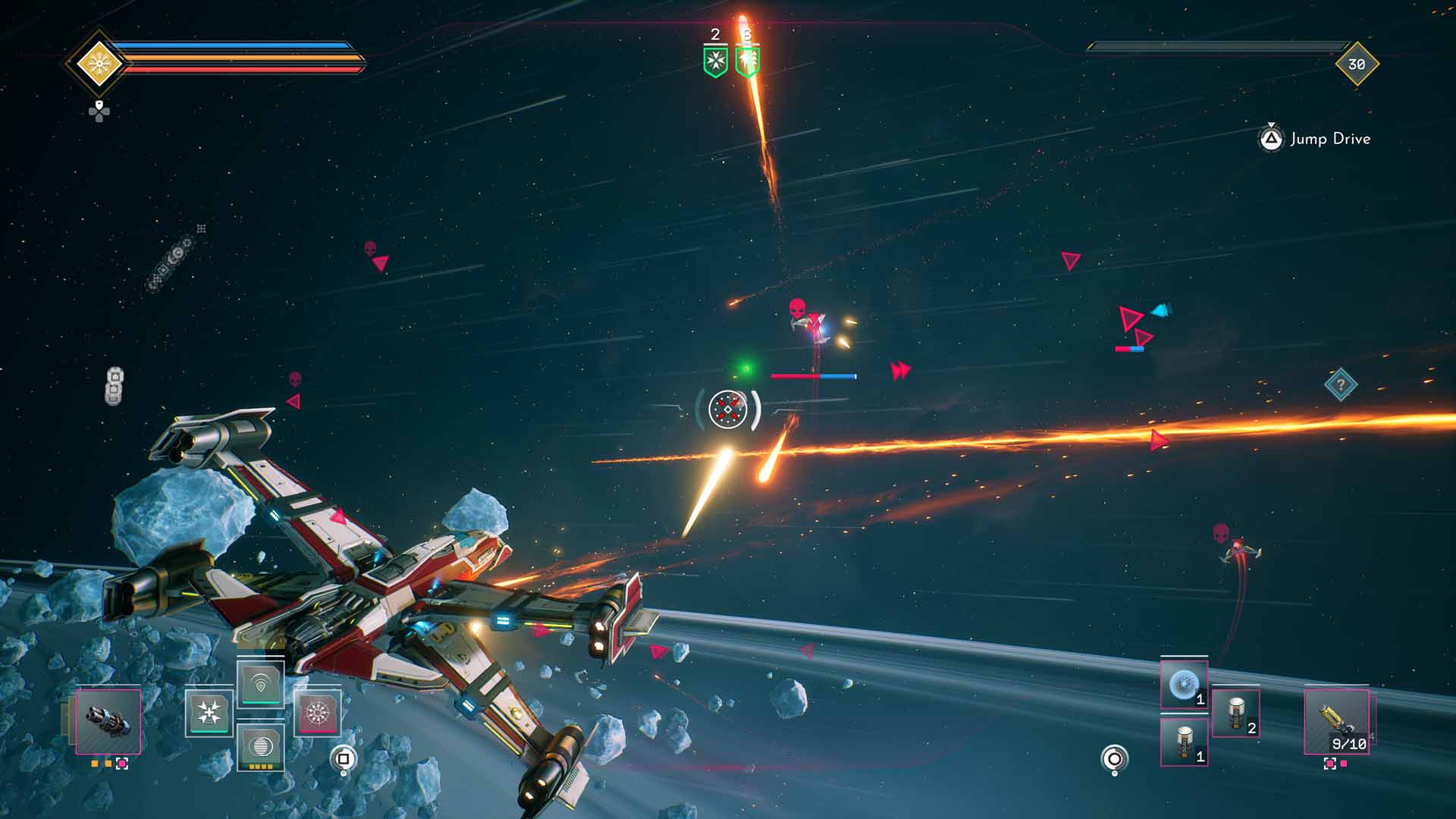This screenshot has height=819, width=1456.
Task: Select the blue orb consumable icon
Action: pos(1184,685)
